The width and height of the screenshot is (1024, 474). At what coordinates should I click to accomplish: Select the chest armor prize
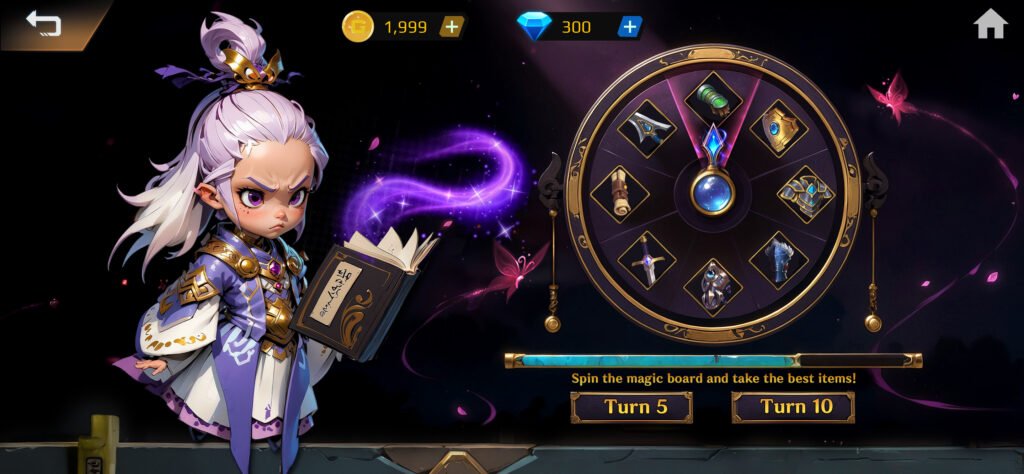[806, 193]
